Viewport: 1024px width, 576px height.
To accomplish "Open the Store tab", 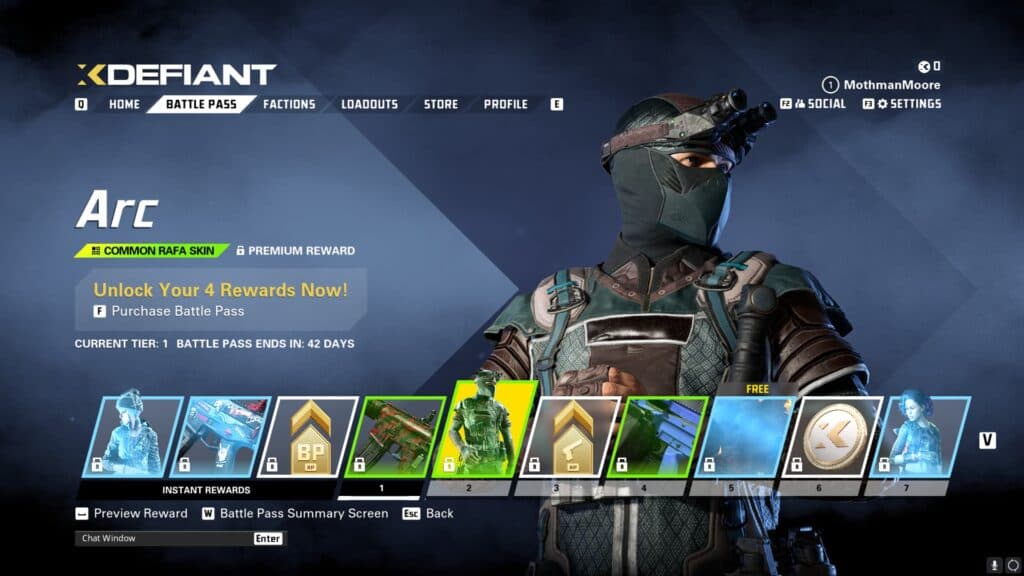I will click(440, 104).
